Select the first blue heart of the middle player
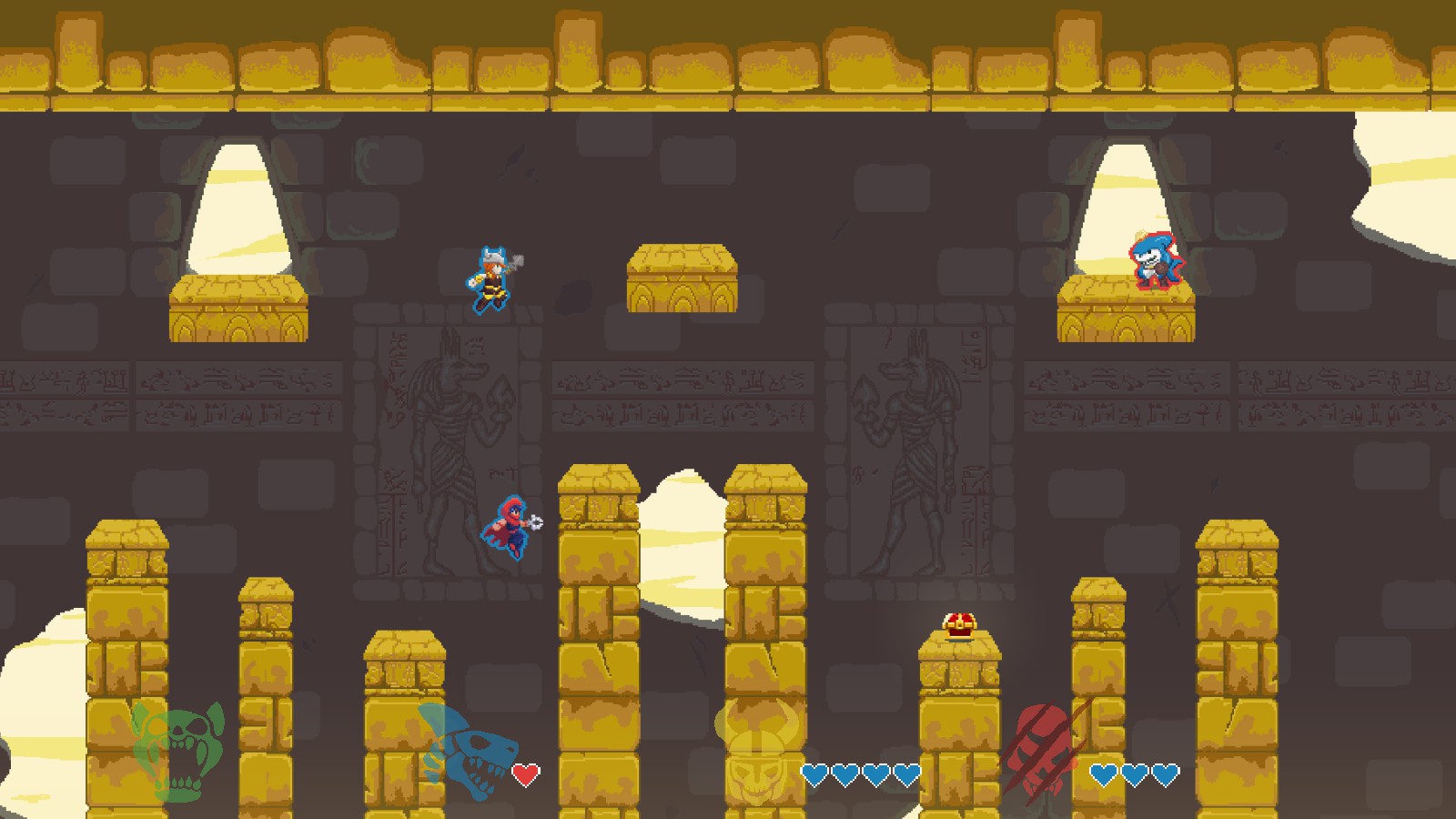 [x=813, y=775]
